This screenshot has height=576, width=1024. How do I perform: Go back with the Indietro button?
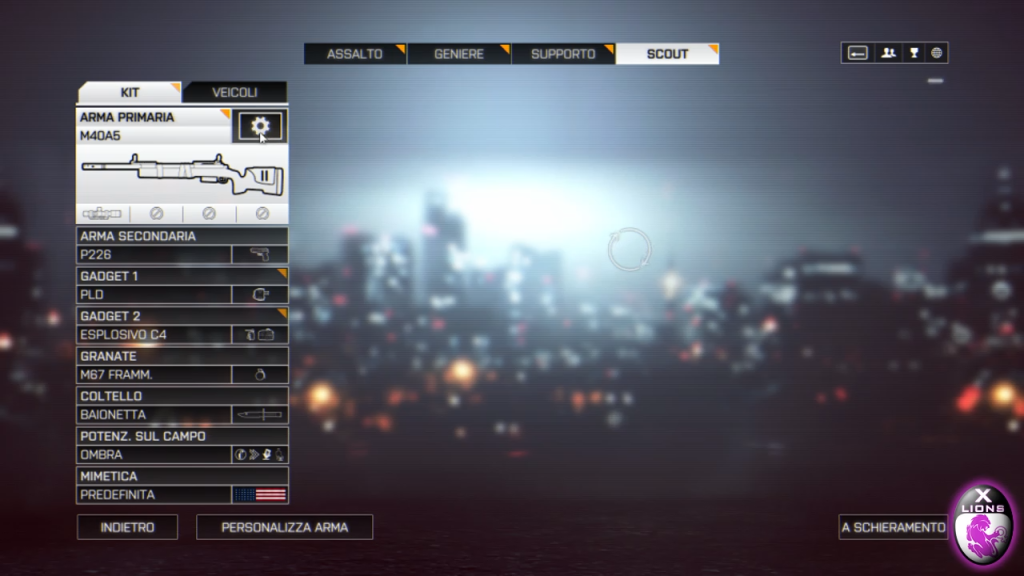pos(127,527)
